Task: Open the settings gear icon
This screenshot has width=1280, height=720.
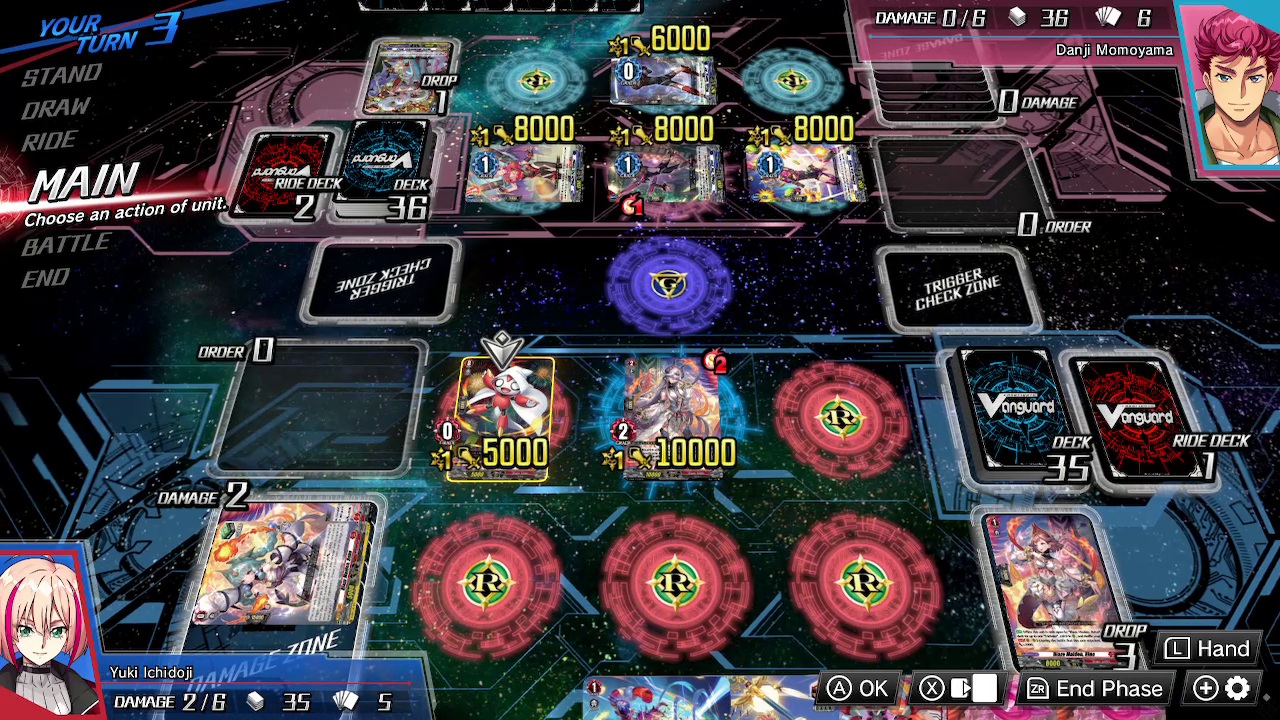Action: click(x=1238, y=689)
